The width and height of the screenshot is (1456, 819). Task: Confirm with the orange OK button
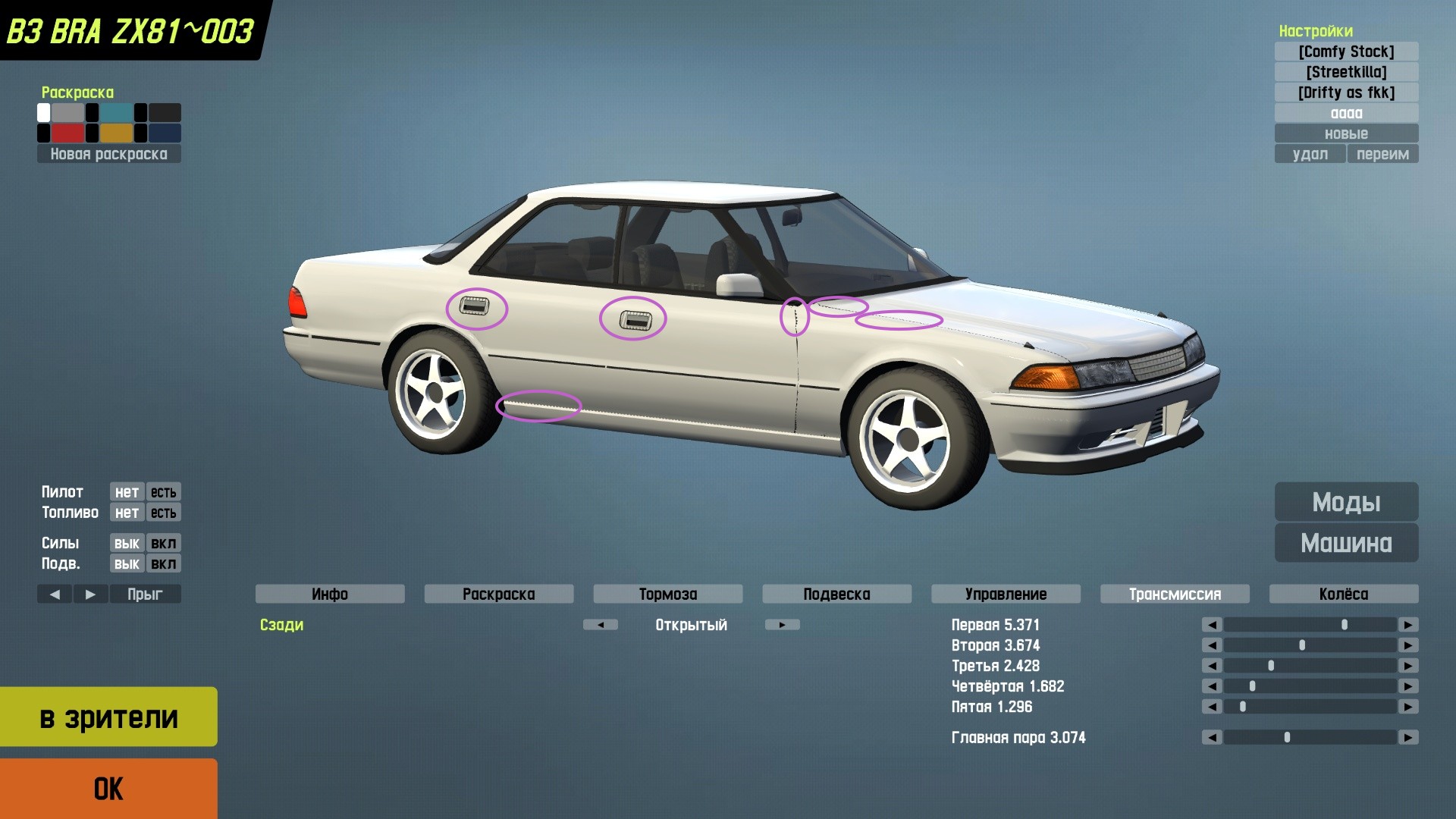pyautogui.click(x=108, y=789)
